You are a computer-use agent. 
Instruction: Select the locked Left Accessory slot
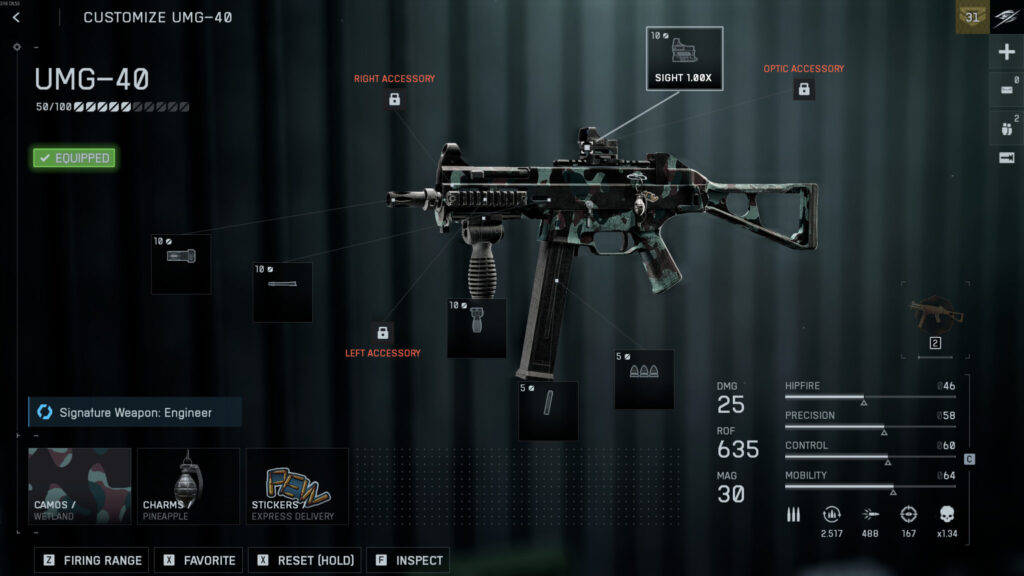click(x=382, y=332)
